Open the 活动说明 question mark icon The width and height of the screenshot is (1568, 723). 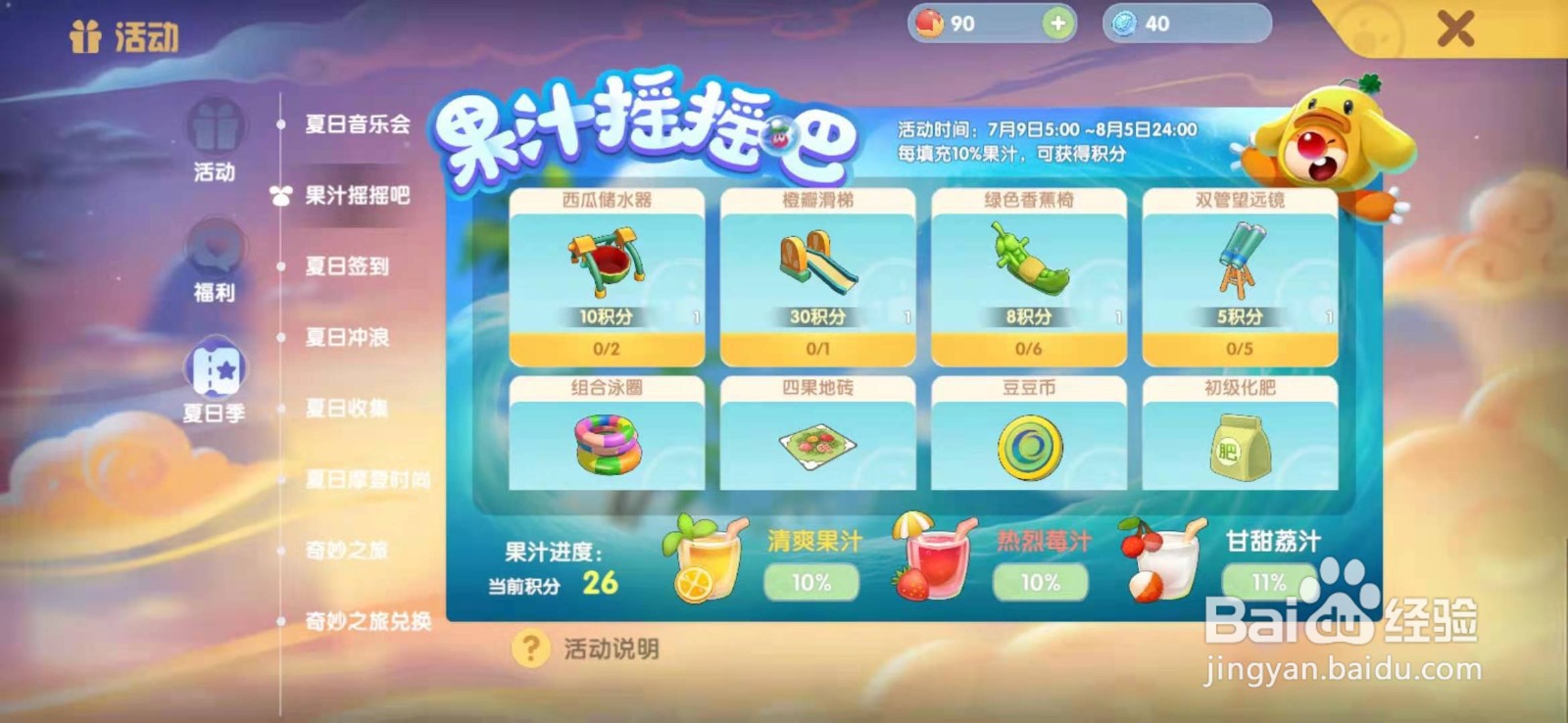(531, 646)
